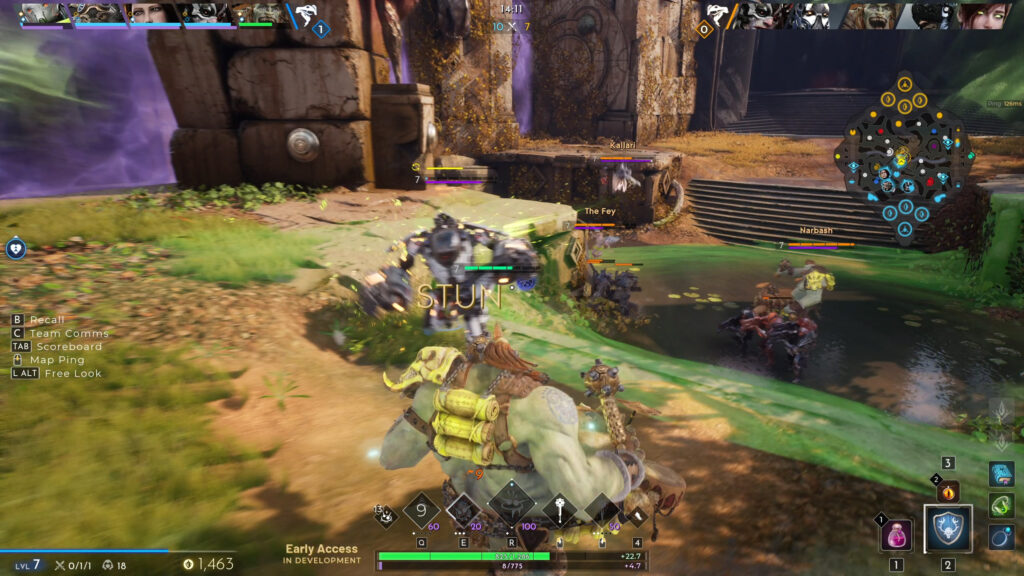The width and height of the screenshot is (1024, 576).
Task: Activate the E ability icon
Action: tap(464, 512)
